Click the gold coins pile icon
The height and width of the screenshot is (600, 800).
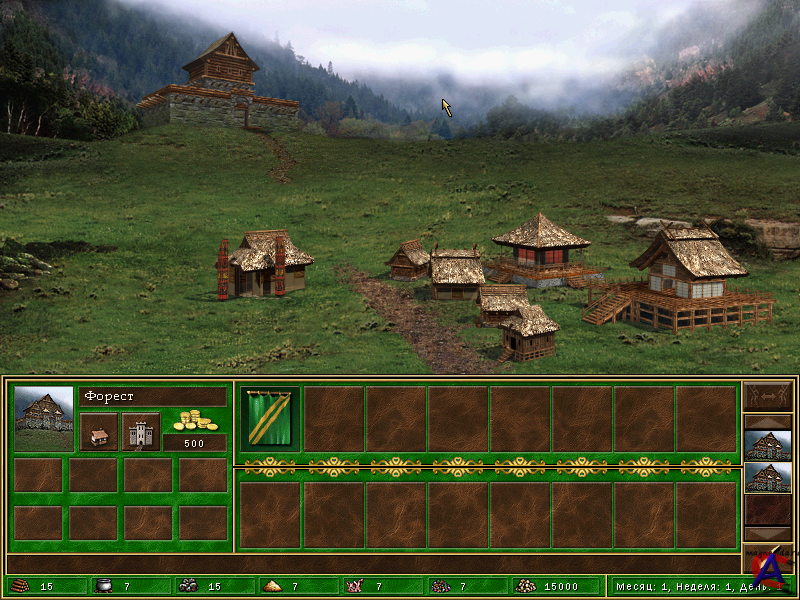pos(194,420)
